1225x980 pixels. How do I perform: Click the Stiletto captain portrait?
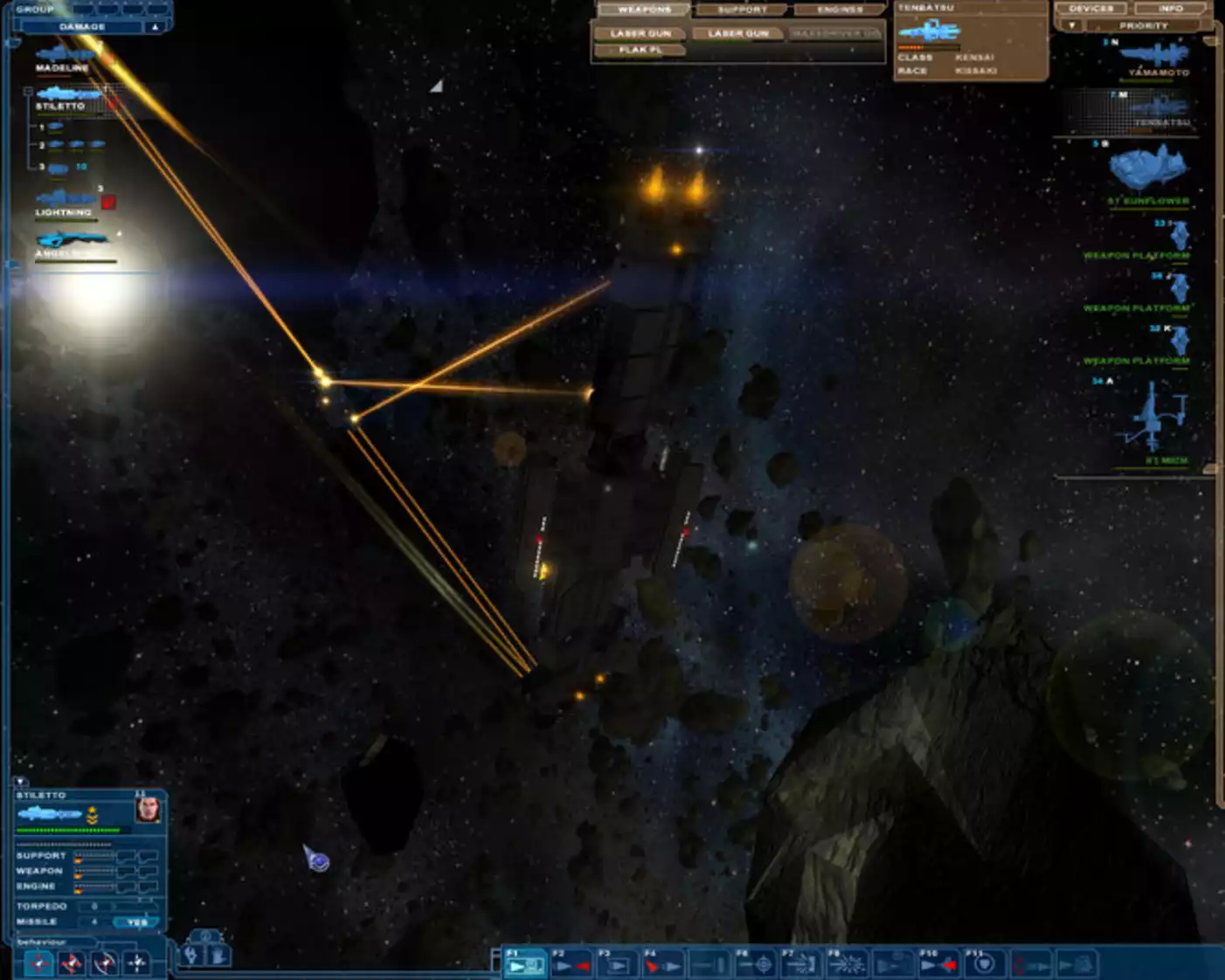coord(148,810)
